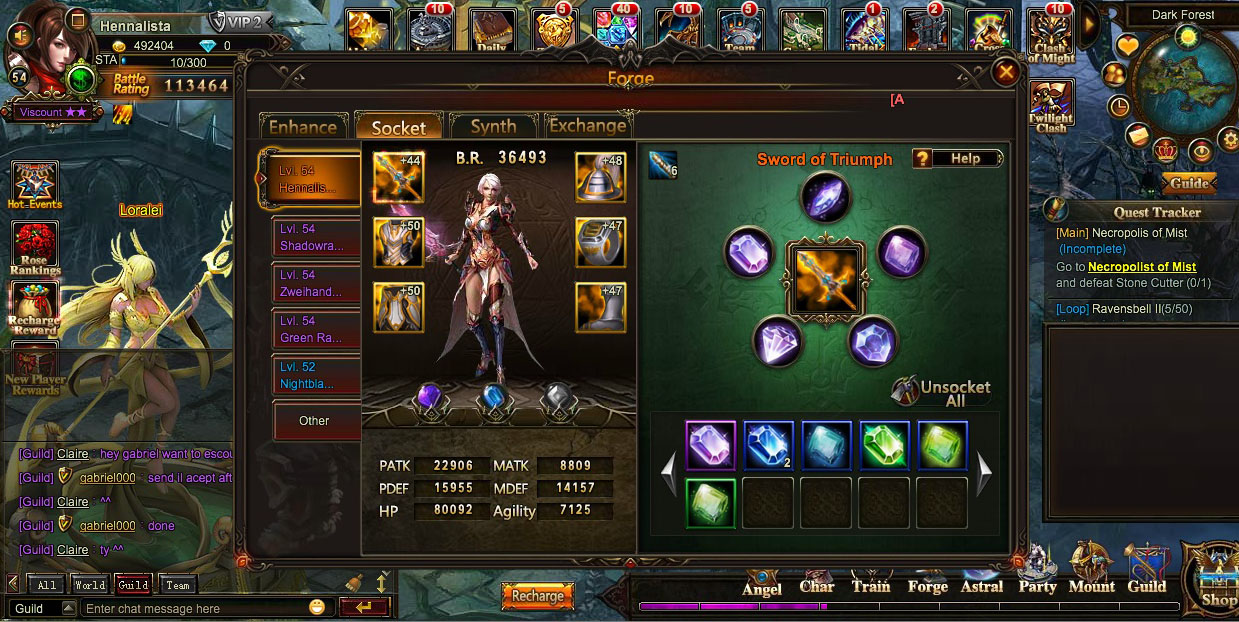Close the Forge window

[1006, 71]
